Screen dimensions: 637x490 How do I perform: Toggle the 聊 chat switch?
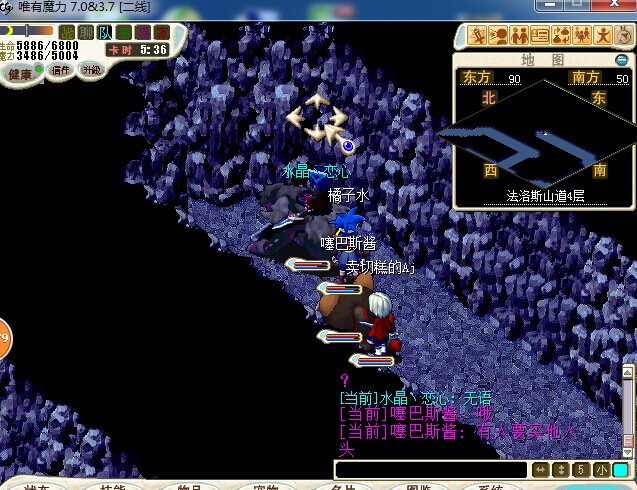pos(87,32)
